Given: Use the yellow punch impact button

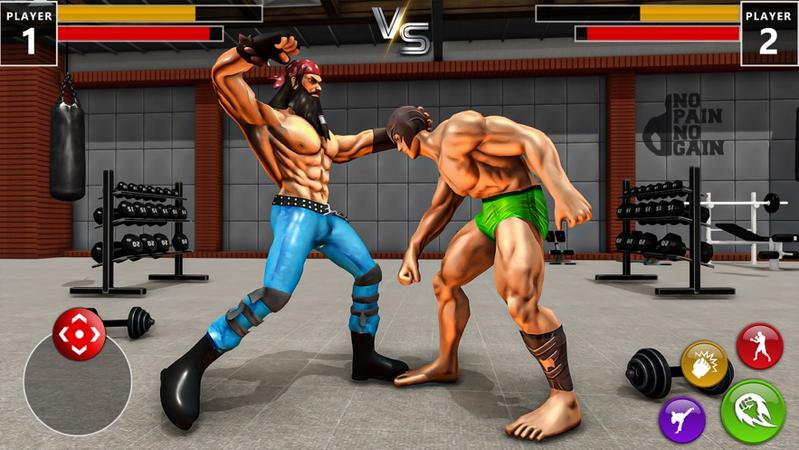Looking at the screenshot, I should pos(704,364).
